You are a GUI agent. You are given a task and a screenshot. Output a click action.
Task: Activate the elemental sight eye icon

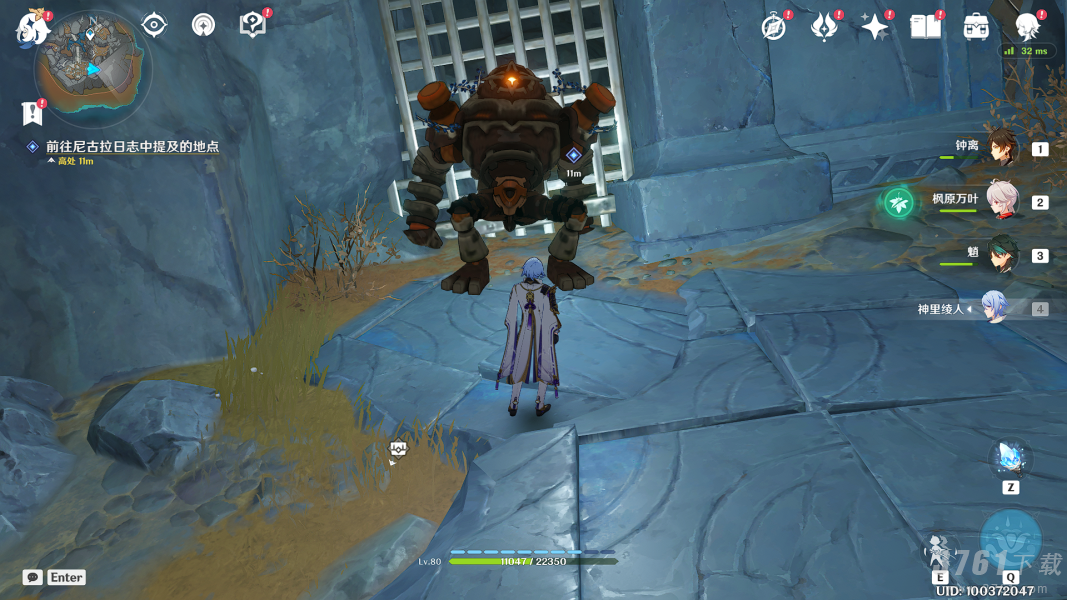pos(154,25)
